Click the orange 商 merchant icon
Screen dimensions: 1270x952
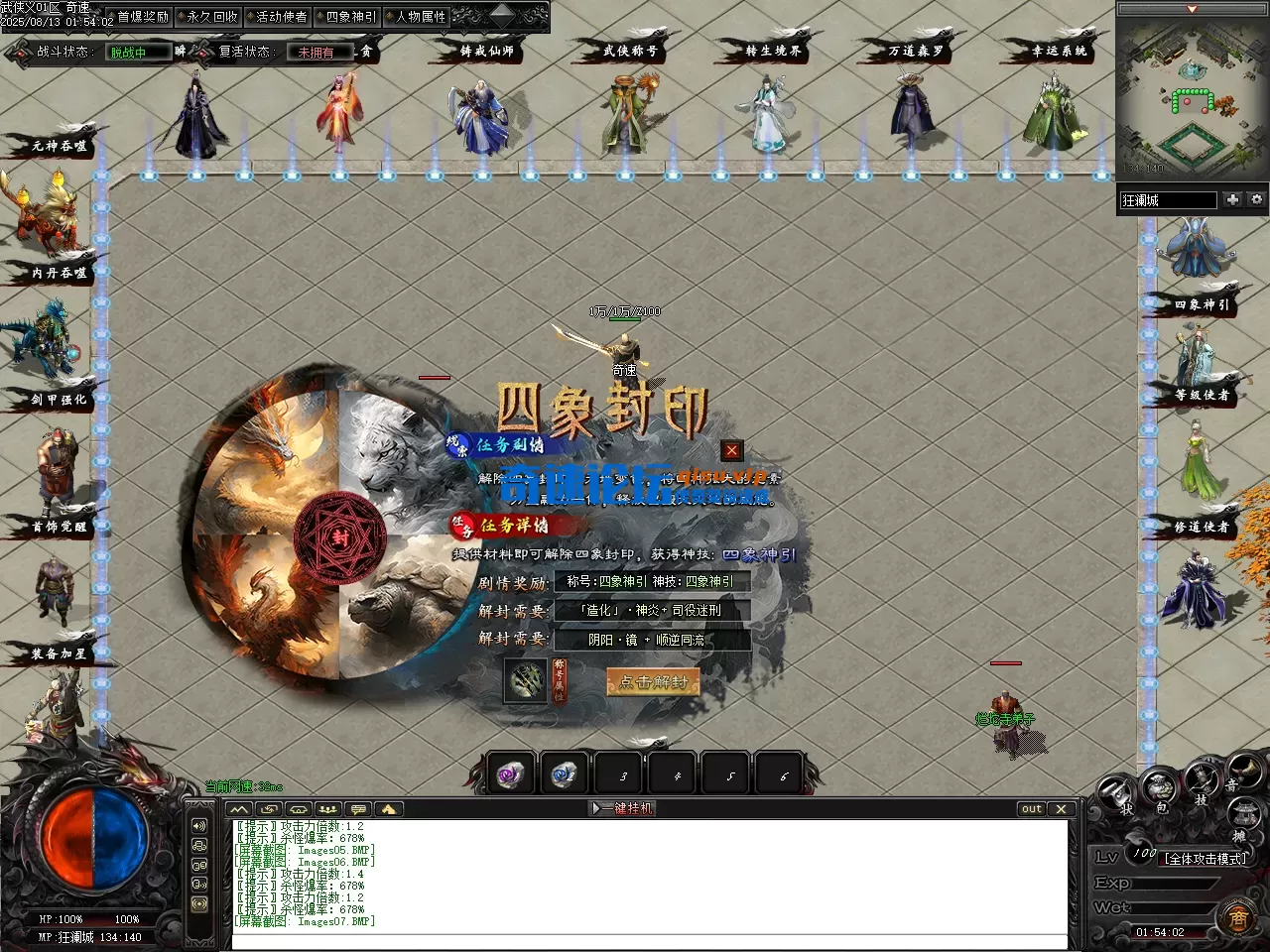point(1238,917)
